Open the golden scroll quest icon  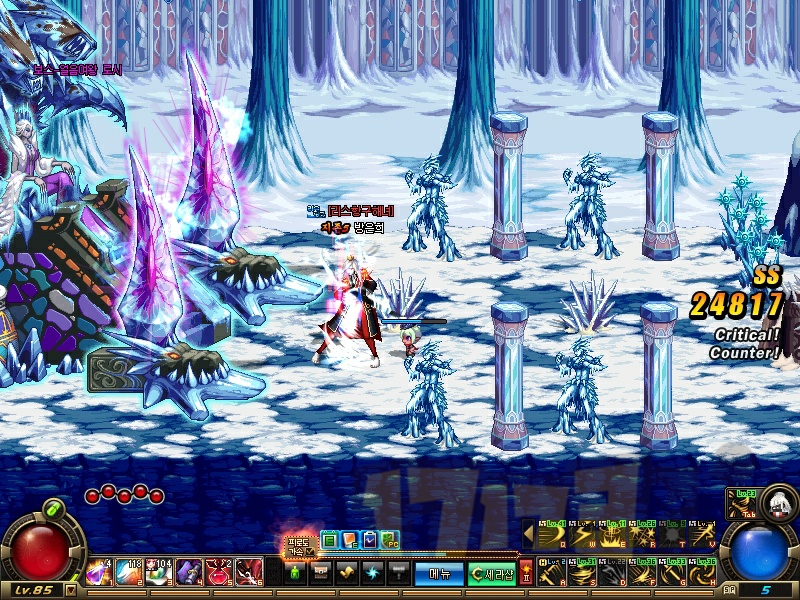pyautogui.click(x=346, y=573)
